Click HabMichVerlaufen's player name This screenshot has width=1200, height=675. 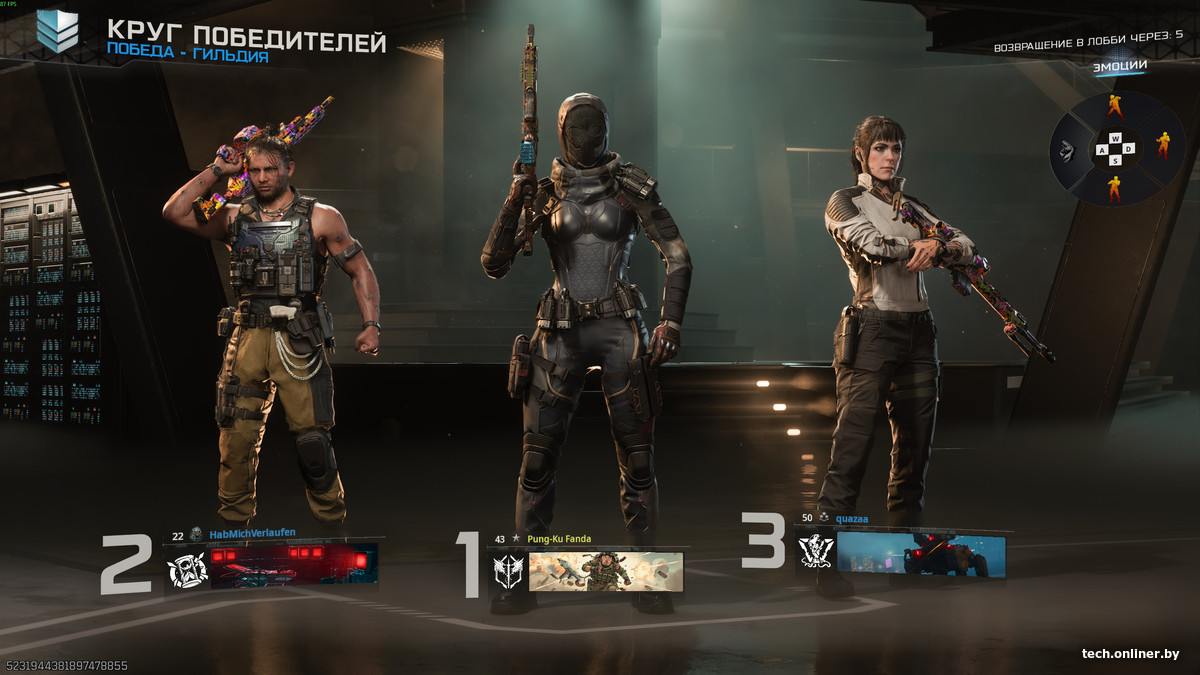tap(252, 534)
